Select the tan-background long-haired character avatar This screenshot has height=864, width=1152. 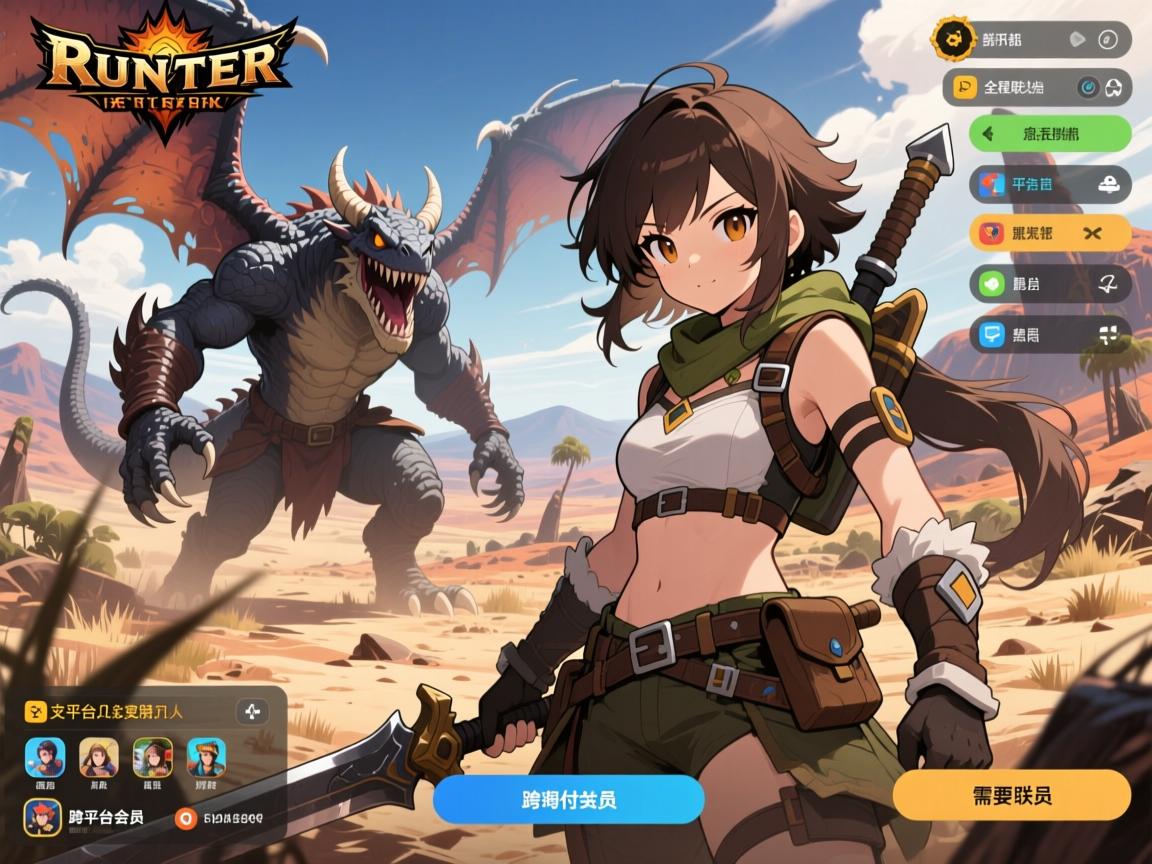[99, 757]
